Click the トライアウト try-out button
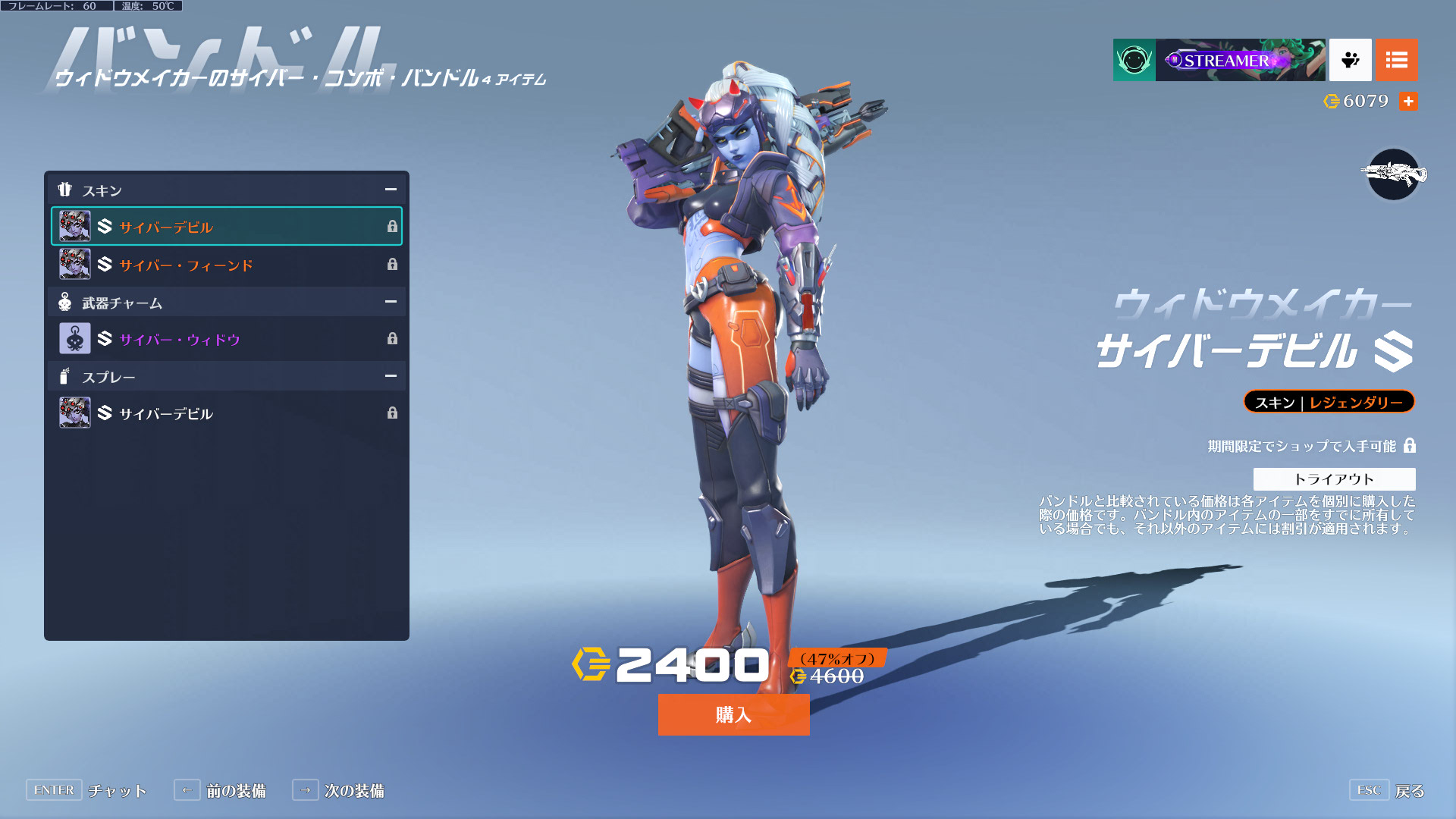The image size is (1456, 819). point(1334,479)
